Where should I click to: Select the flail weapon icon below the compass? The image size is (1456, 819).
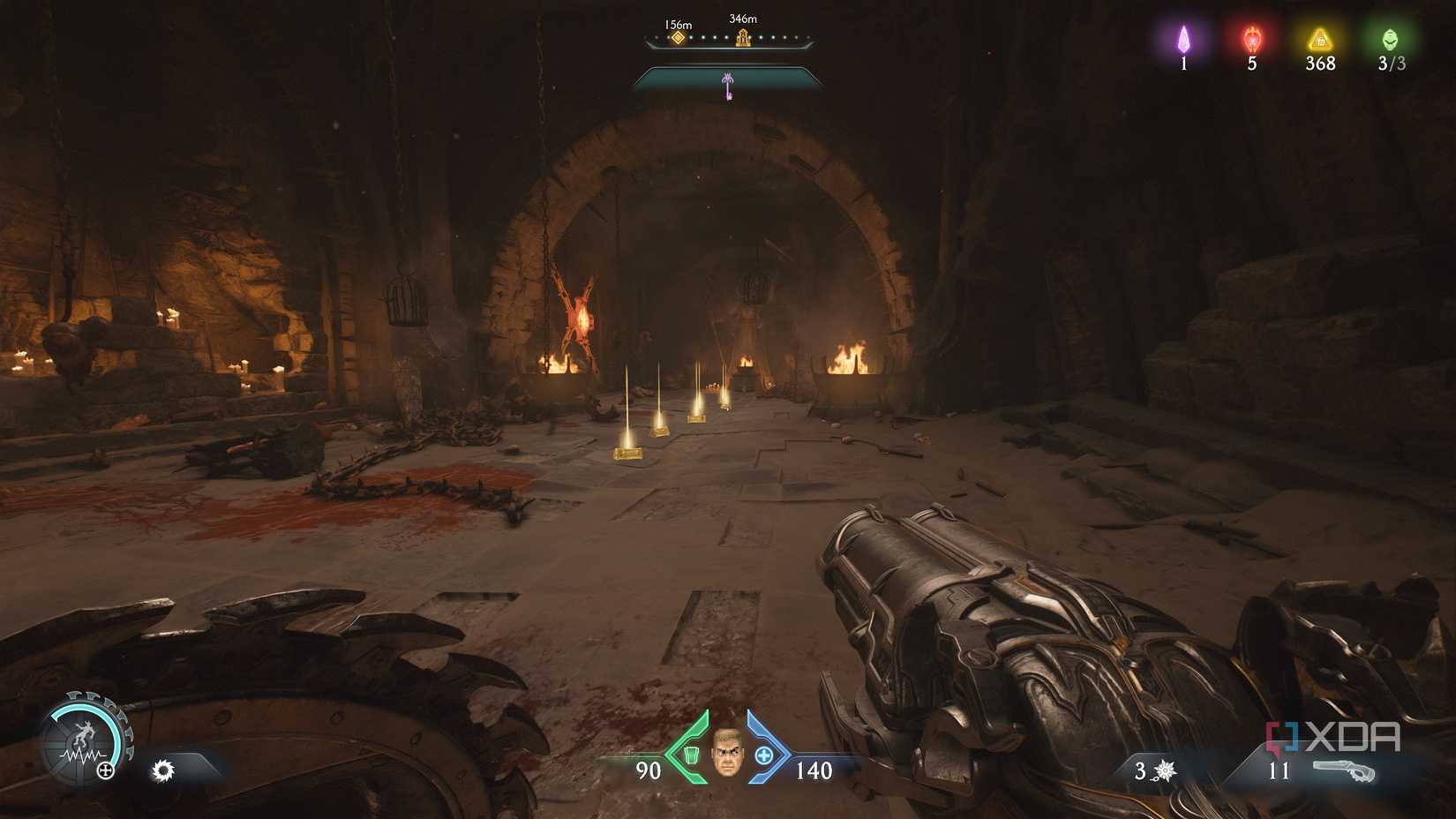coord(728,84)
